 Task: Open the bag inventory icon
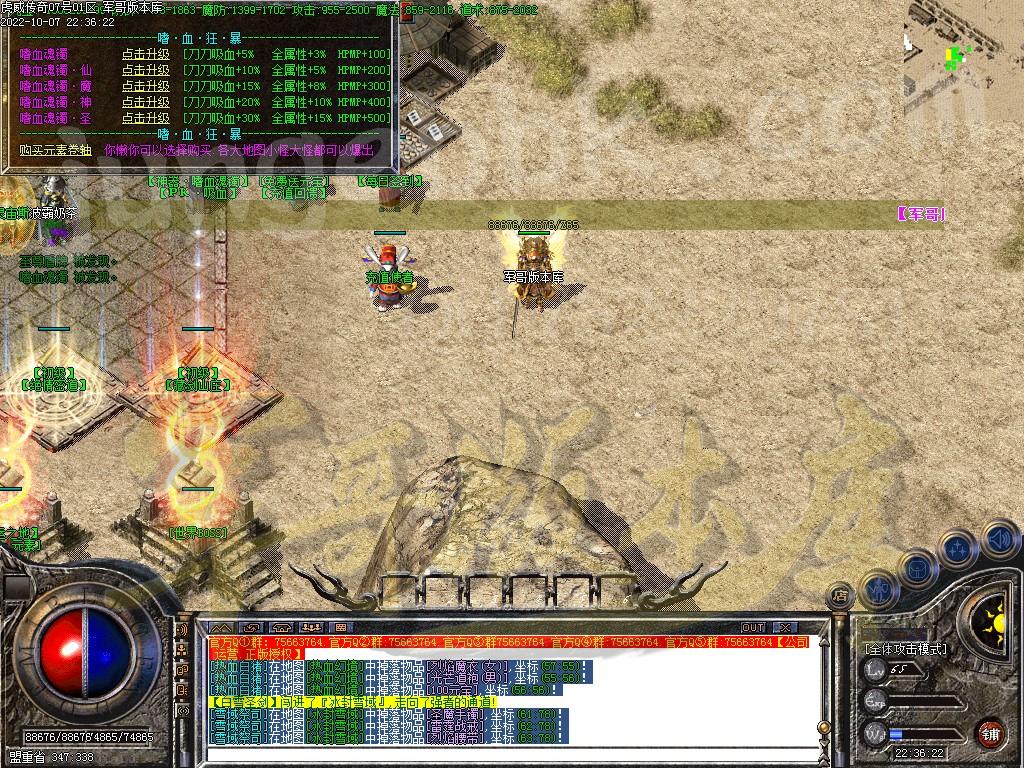917,568
